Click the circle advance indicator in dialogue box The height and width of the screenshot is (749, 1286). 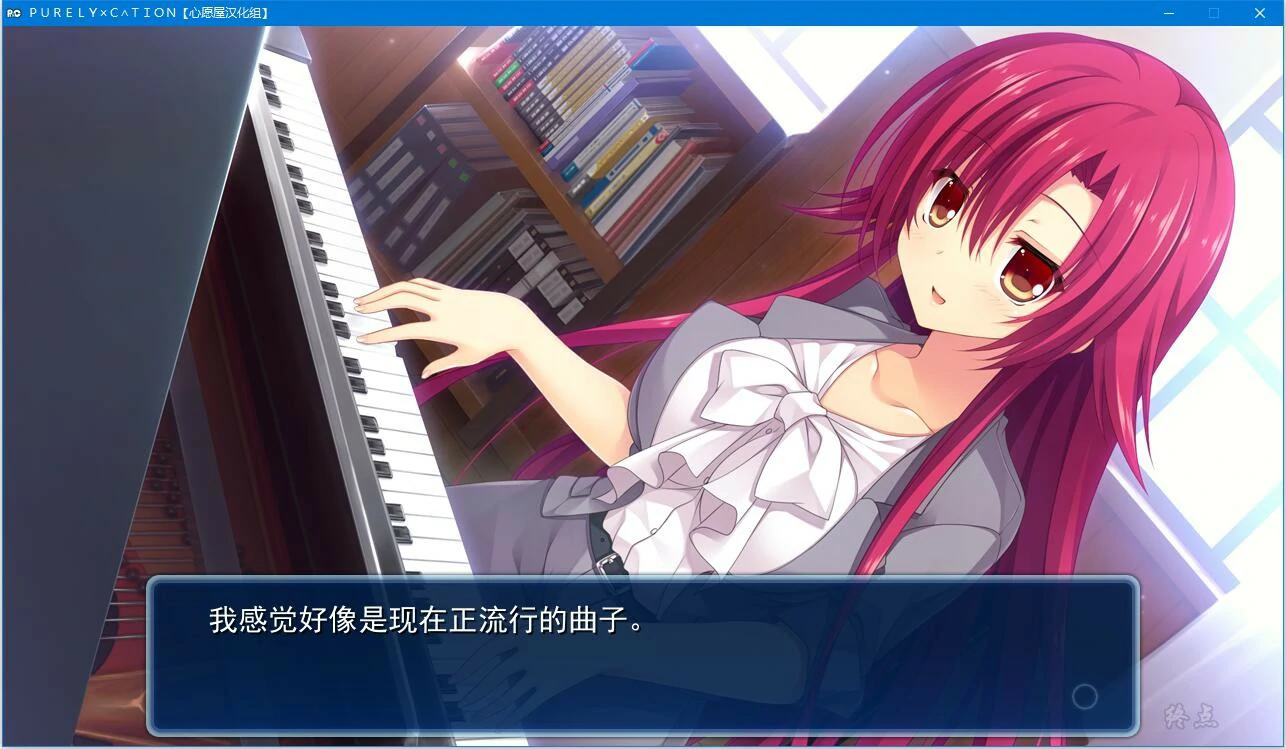[1085, 697]
